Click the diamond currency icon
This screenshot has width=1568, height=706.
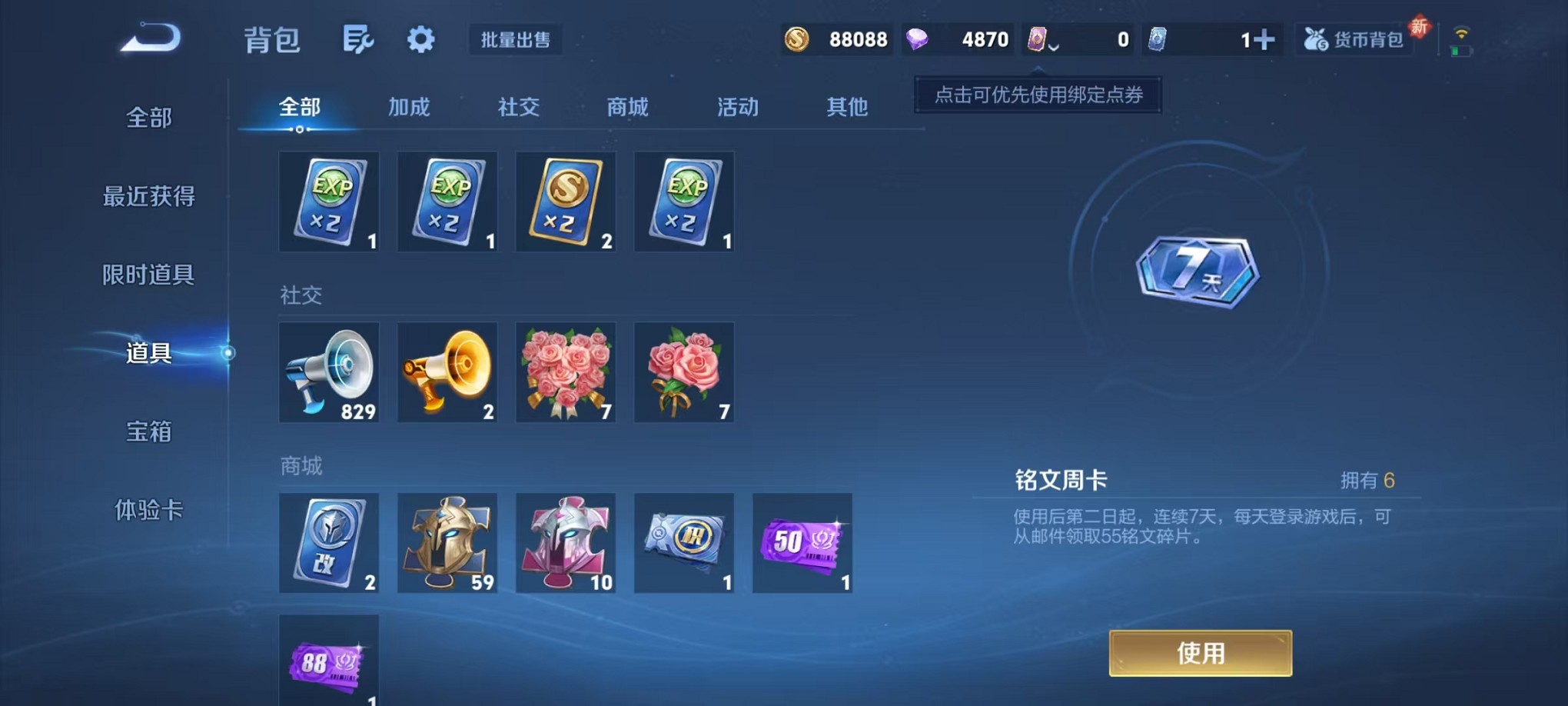[x=917, y=38]
